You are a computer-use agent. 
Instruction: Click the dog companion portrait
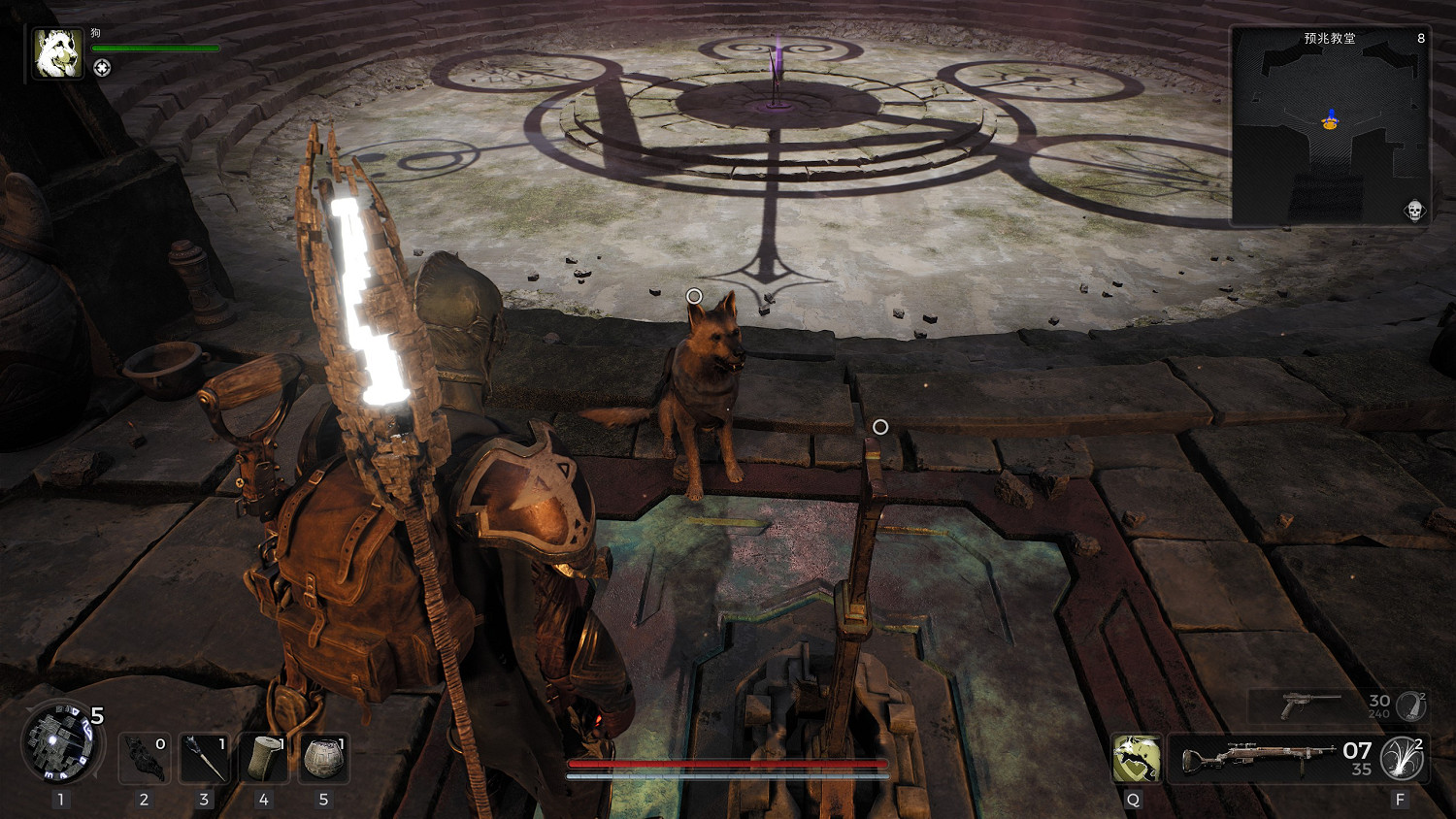(x=58, y=52)
